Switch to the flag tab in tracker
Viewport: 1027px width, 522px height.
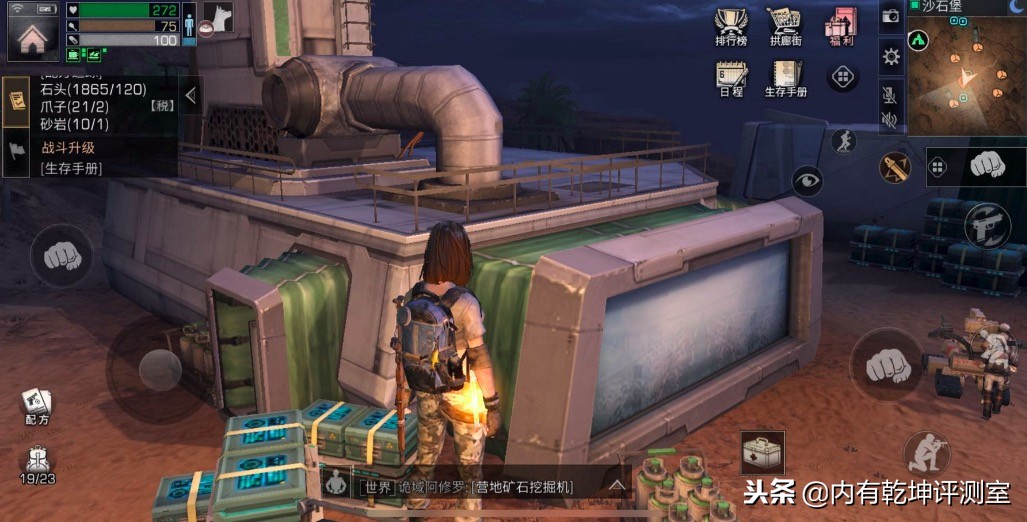[x=17, y=152]
